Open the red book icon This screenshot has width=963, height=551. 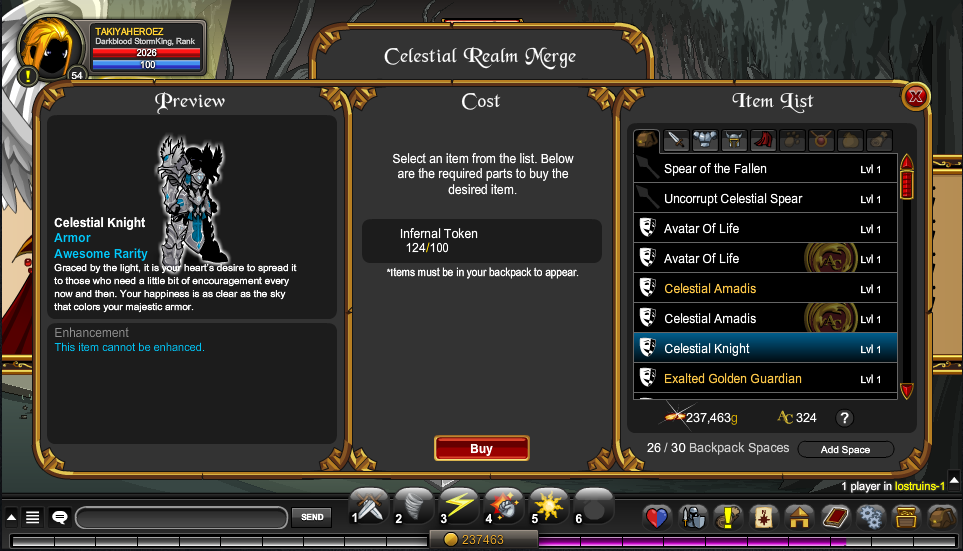pyautogui.click(x=835, y=517)
